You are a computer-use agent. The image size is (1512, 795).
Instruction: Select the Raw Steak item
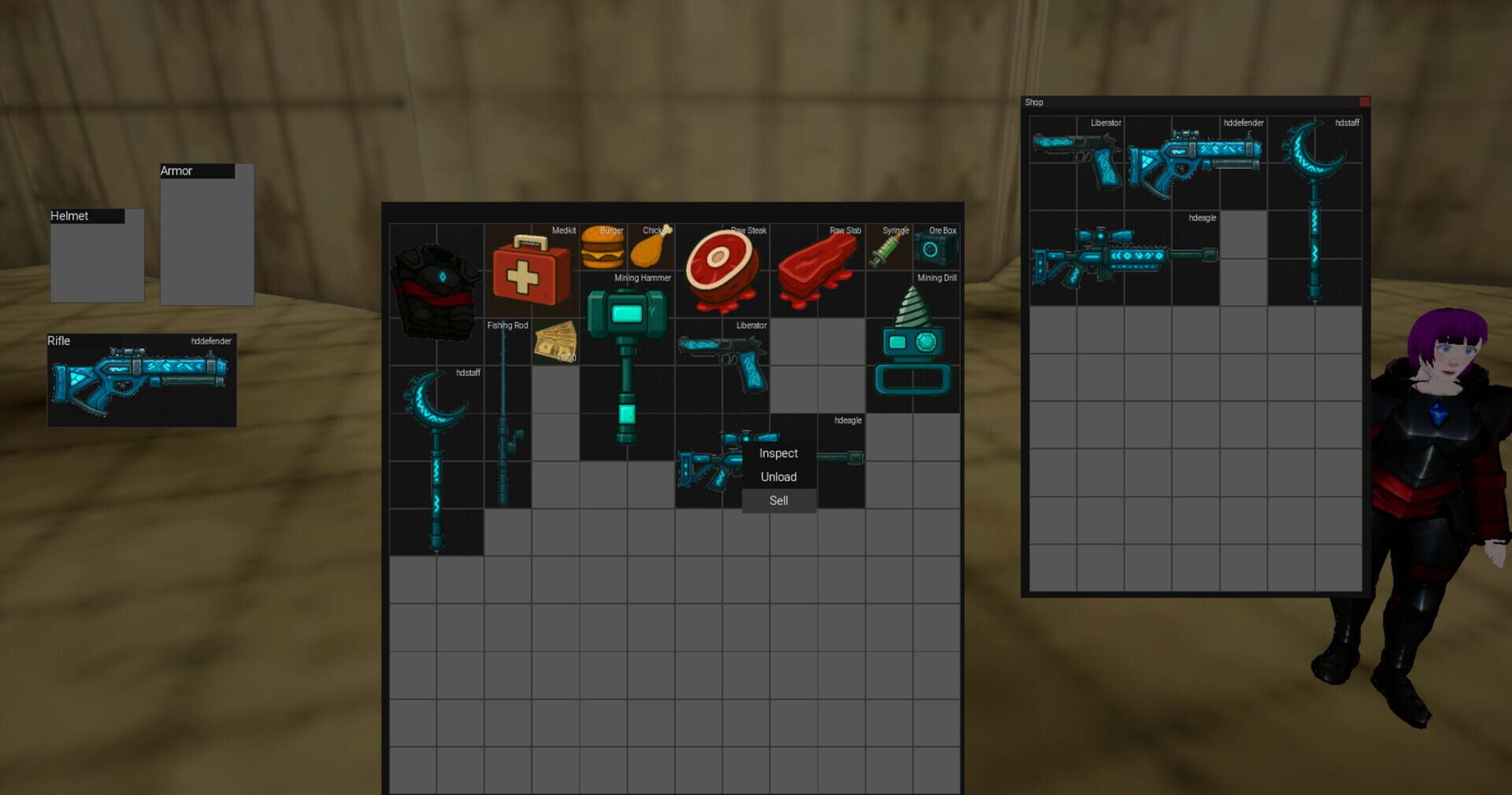tap(721, 268)
